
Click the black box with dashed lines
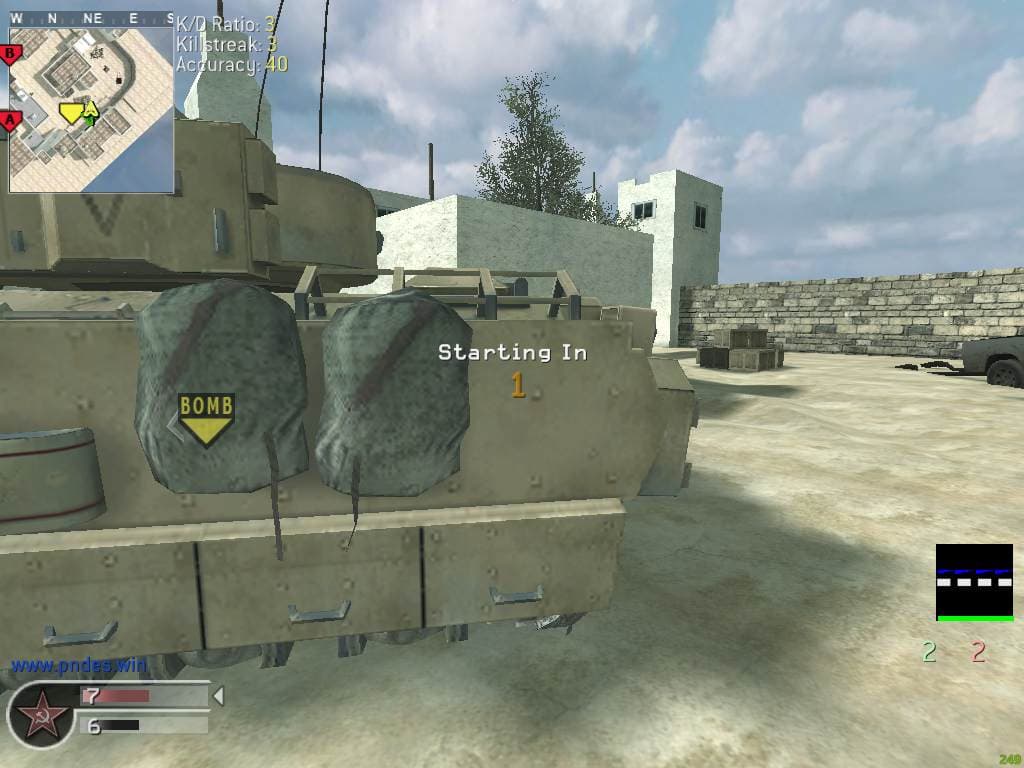[x=974, y=582]
